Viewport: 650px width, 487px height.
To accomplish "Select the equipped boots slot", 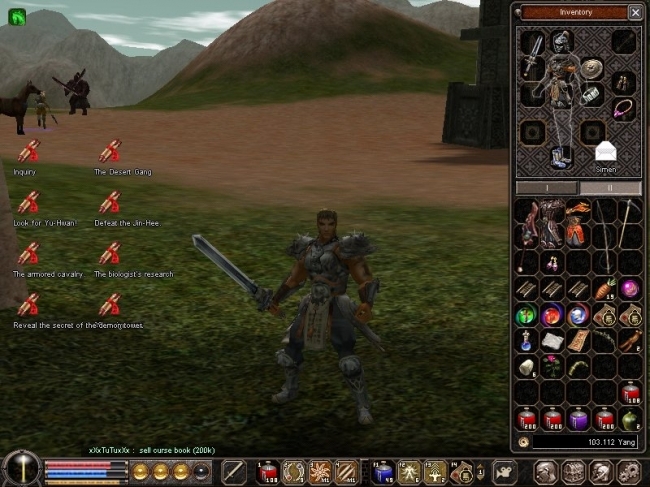I will (562, 157).
